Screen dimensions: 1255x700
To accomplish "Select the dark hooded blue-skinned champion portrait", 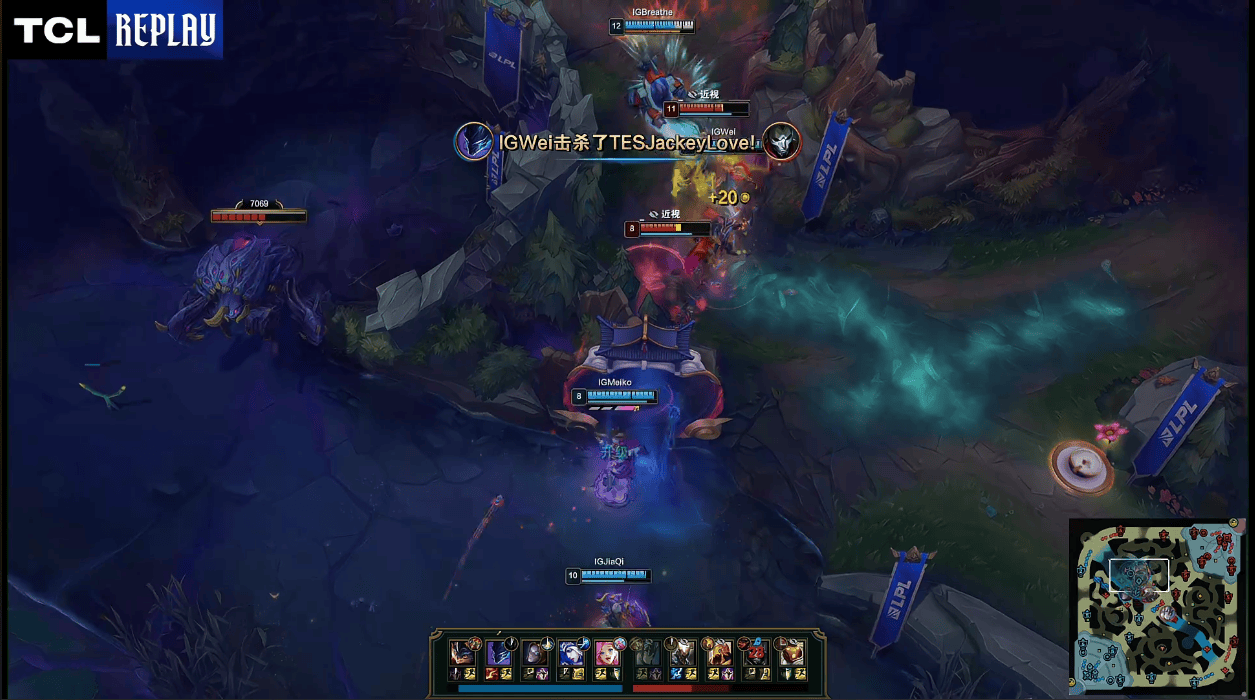I will click(x=498, y=653).
